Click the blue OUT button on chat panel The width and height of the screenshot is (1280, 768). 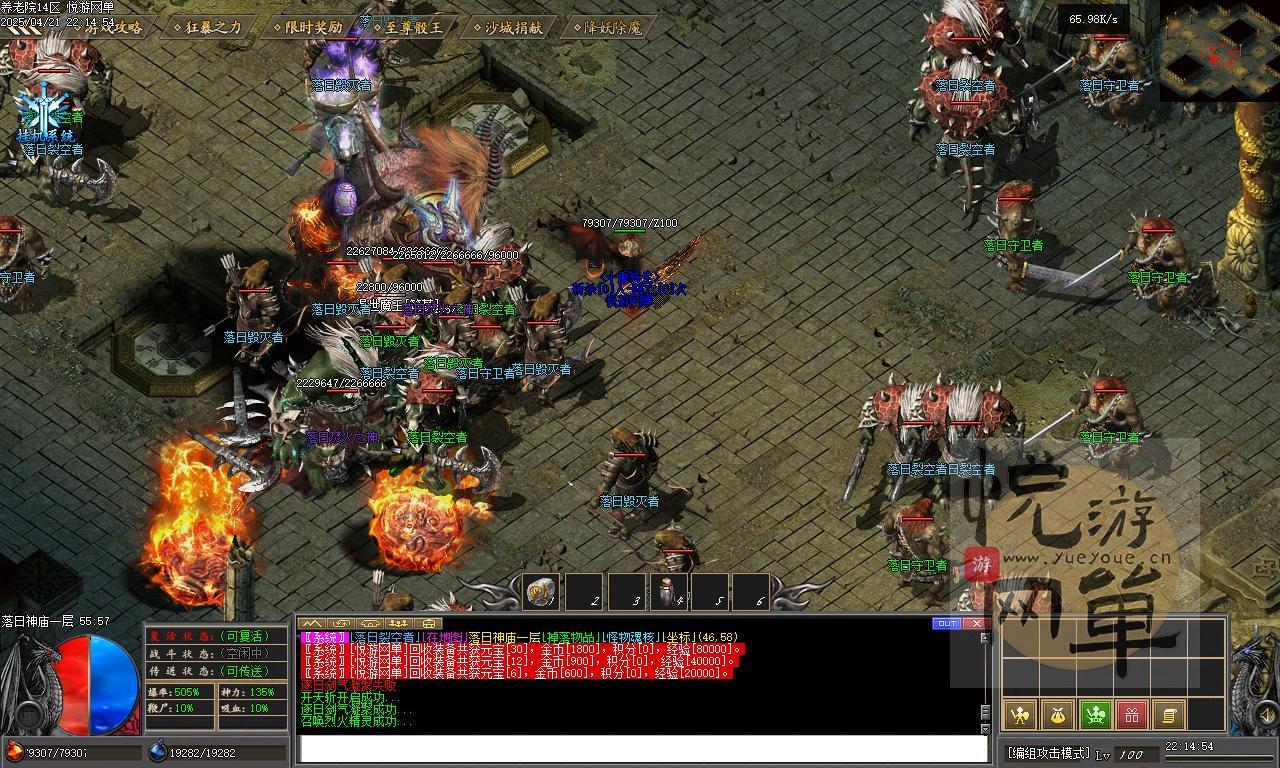(946, 624)
